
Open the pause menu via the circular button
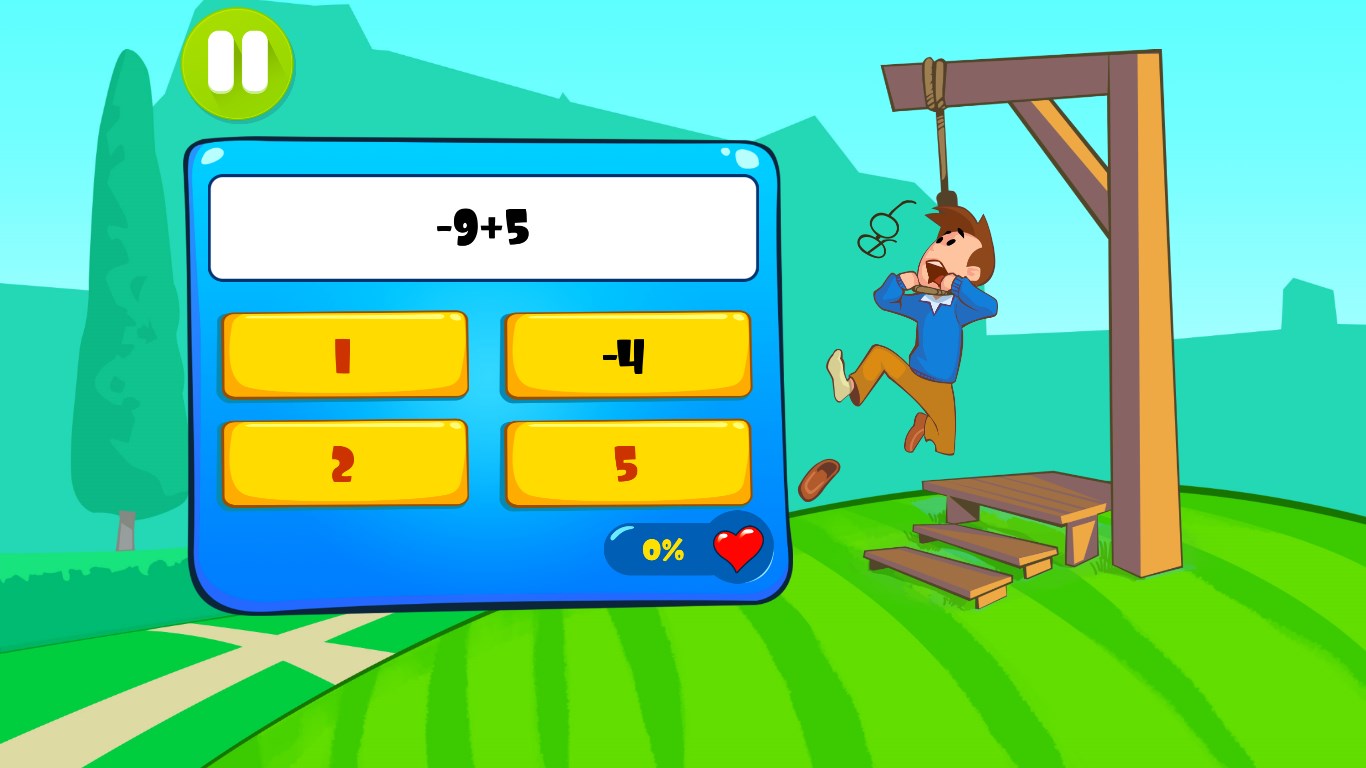pos(237,65)
